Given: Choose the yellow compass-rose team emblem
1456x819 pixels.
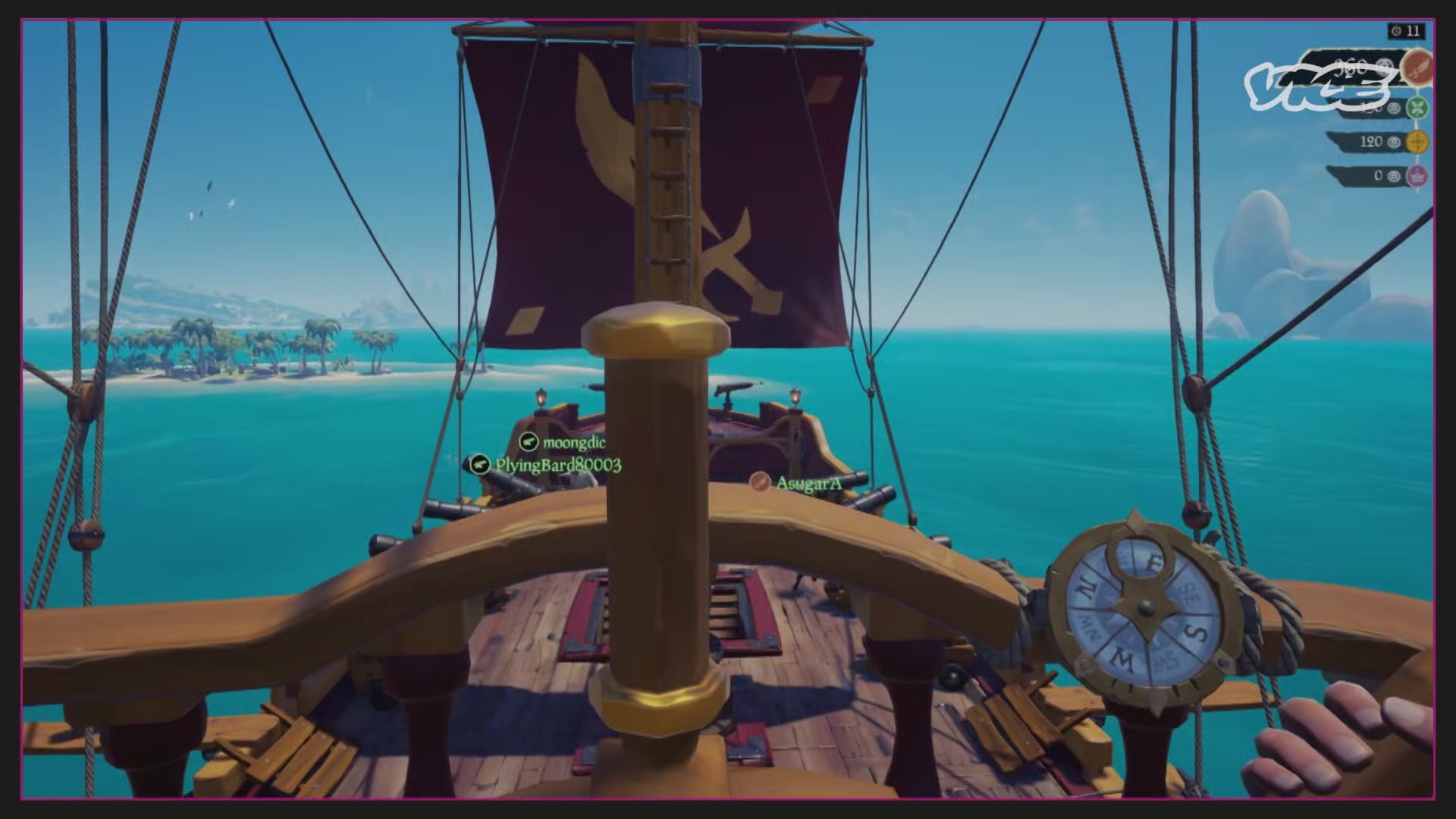Looking at the screenshot, I should coord(1417,142).
